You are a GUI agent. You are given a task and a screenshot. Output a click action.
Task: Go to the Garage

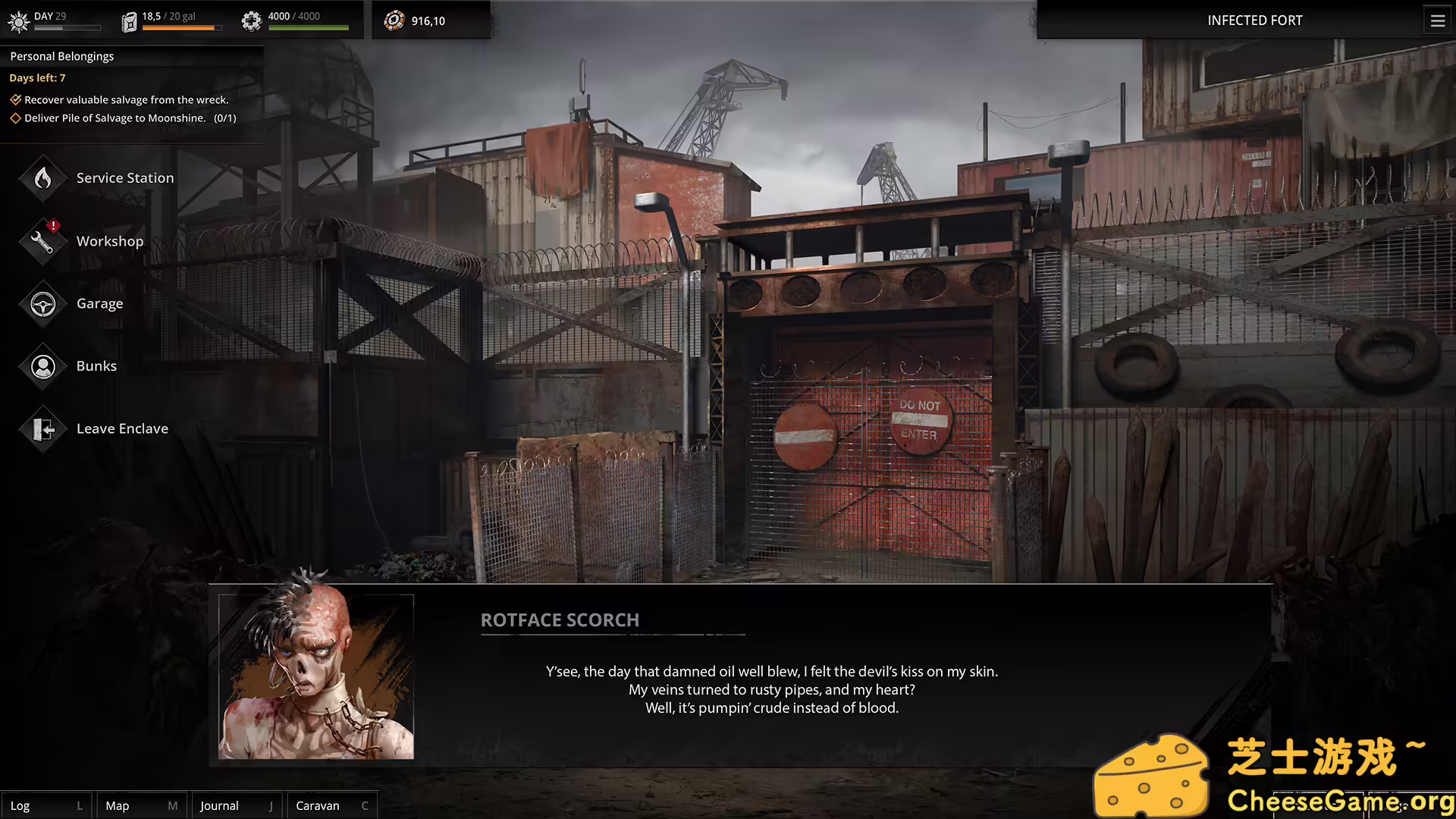[x=99, y=304]
